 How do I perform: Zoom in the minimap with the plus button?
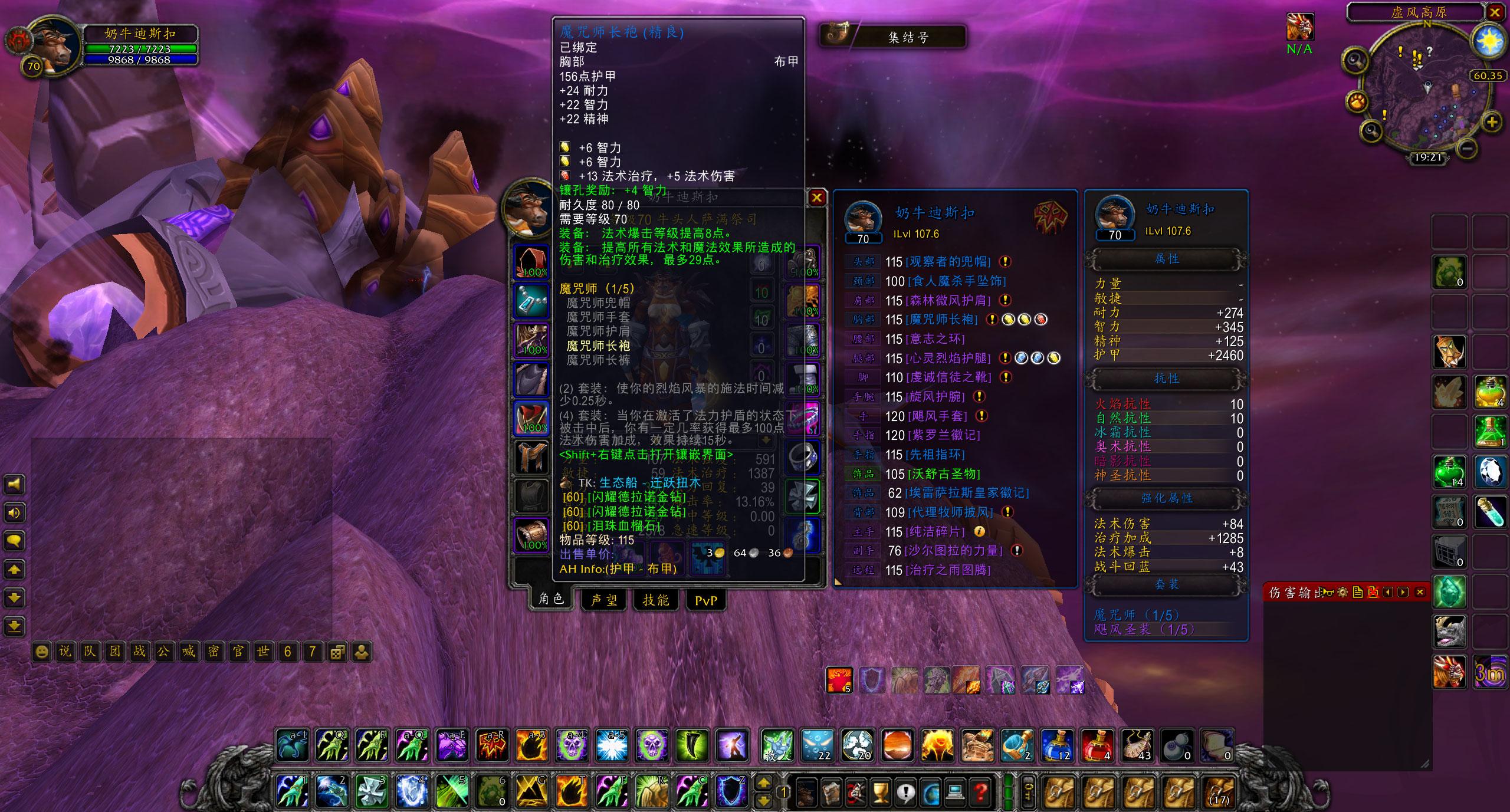pyautogui.click(x=1491, y=123)
